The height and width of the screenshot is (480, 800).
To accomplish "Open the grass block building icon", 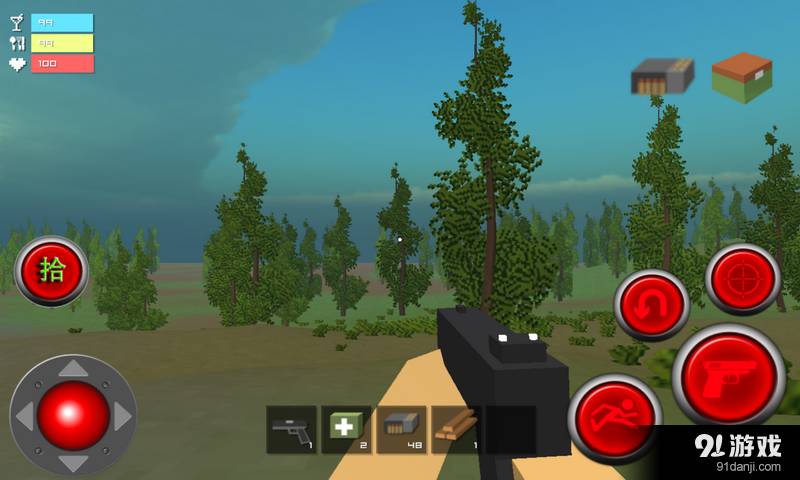I will point(741,77).
